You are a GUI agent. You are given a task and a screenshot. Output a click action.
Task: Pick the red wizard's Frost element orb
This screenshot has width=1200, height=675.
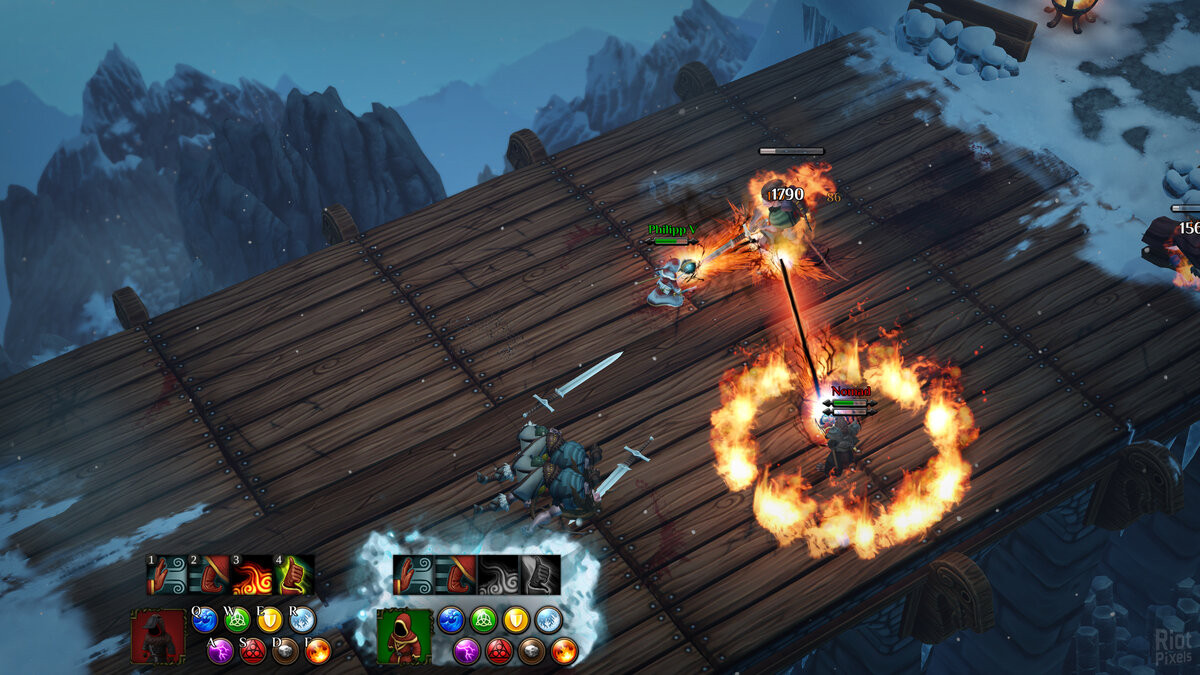[302, 621]
